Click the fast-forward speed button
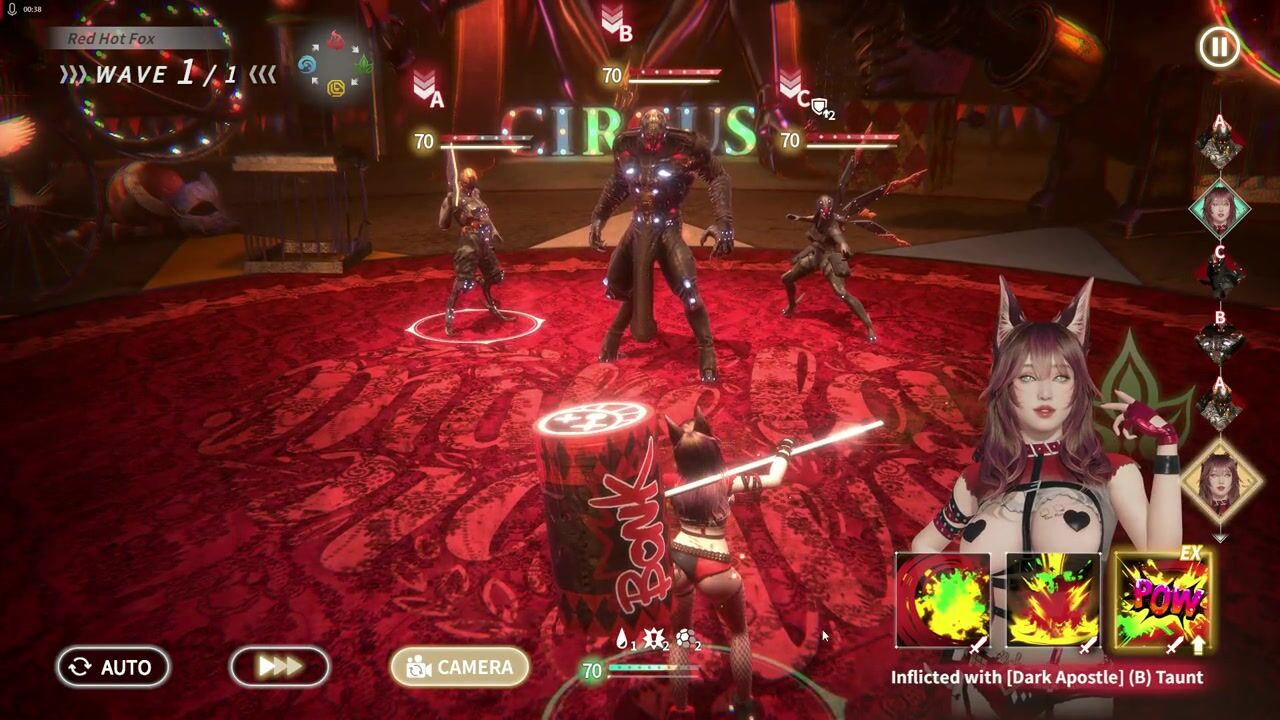This screenshot has height=720, width=1280. coord(280,667)
